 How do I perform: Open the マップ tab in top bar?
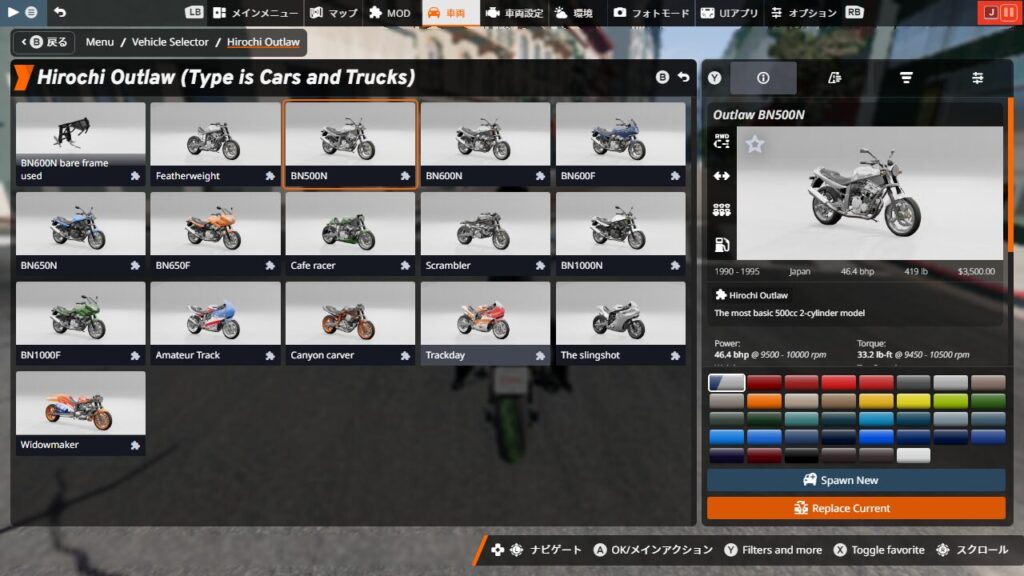[333, 13]
